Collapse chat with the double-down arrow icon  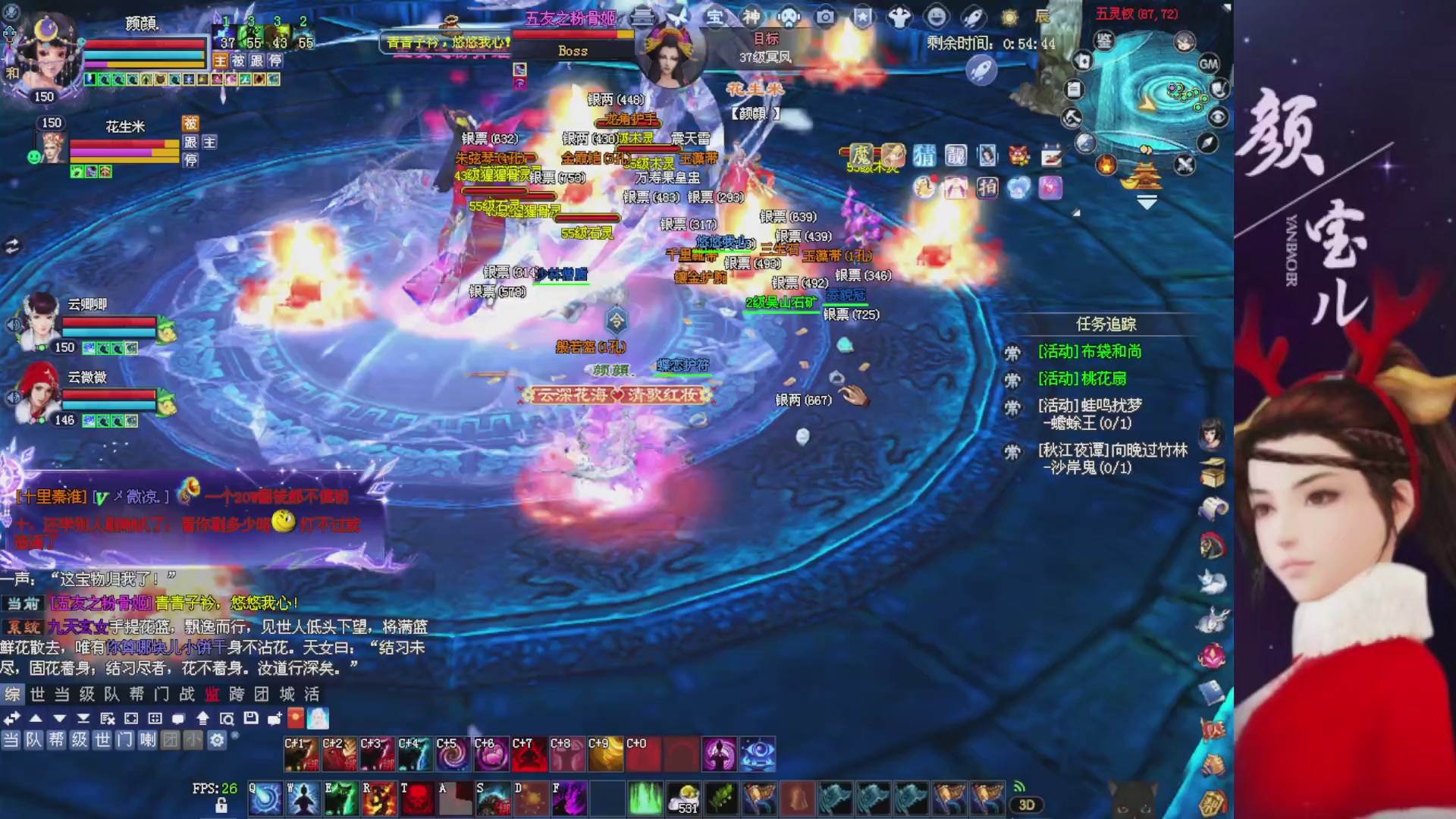[x=83, y=719]
